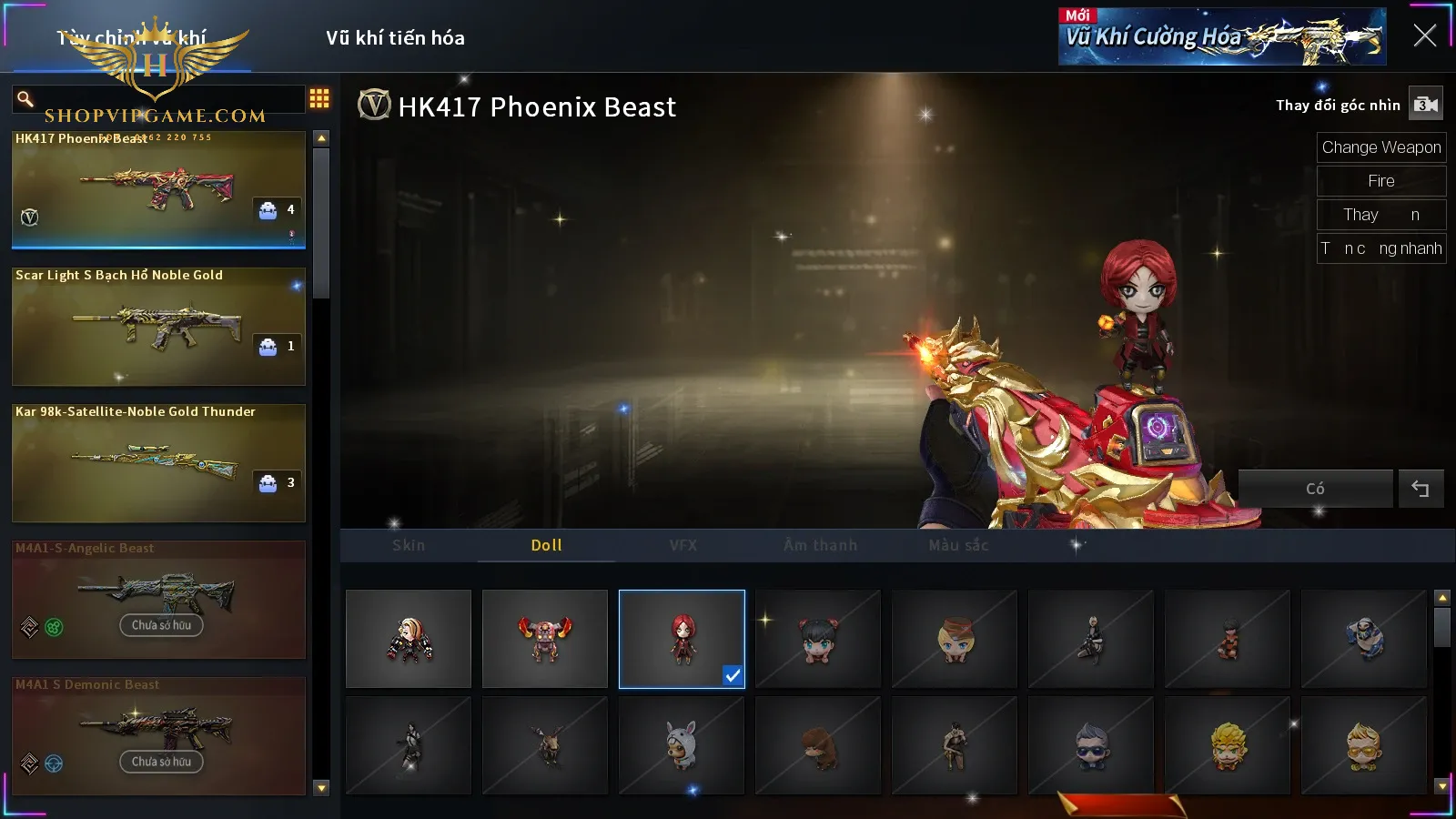
Task: Open the Vũ Khí Cường Hóa banner
Action: pos(1221,37)
